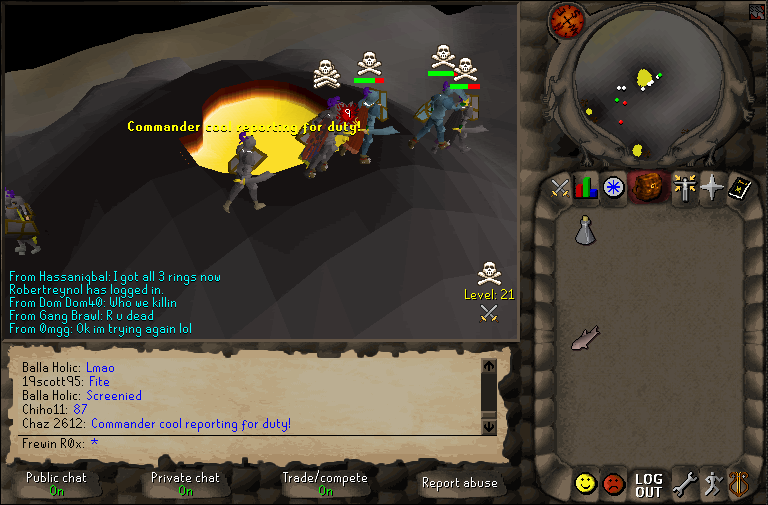Open the magic spellbook tab

point(738,188)
